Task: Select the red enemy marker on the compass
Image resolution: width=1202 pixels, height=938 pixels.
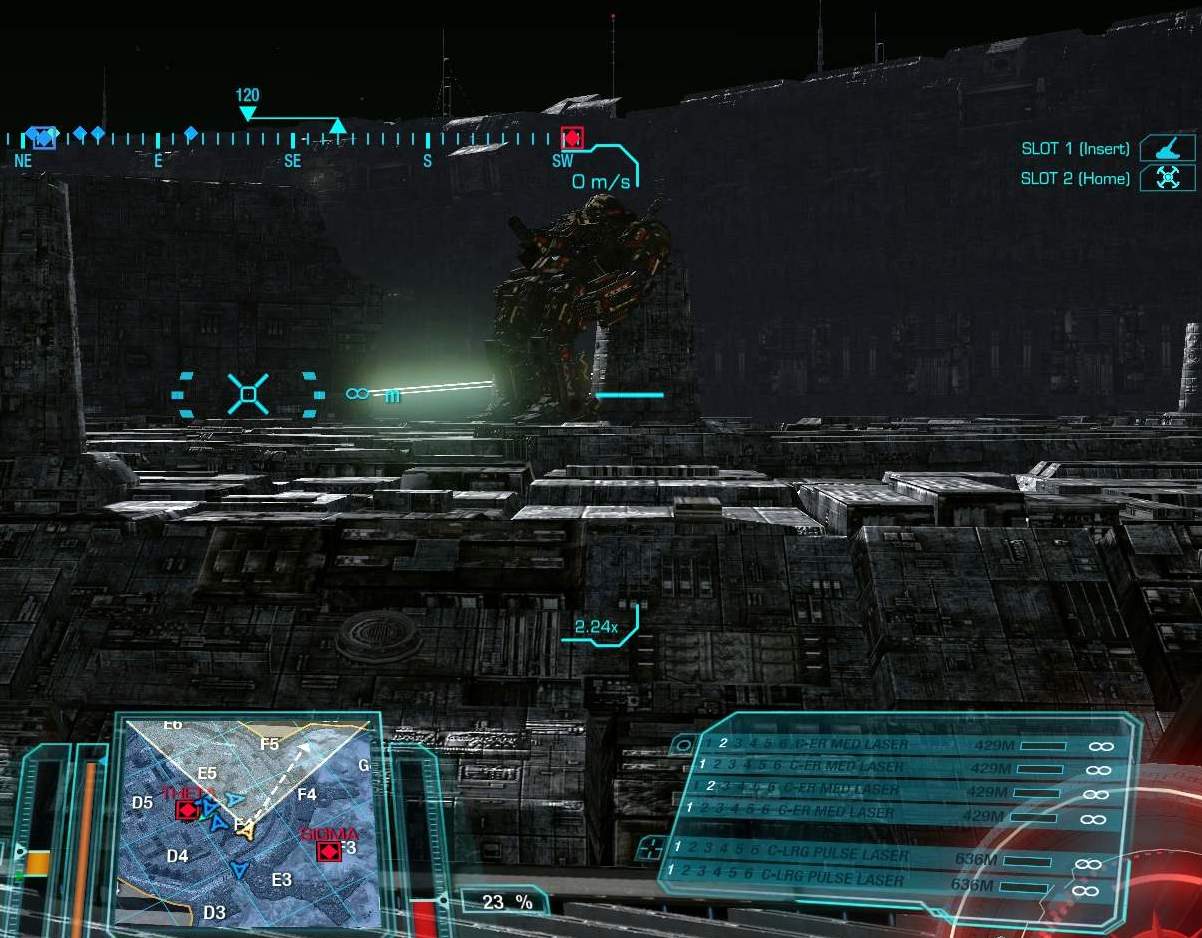Action: coord(572,138)
